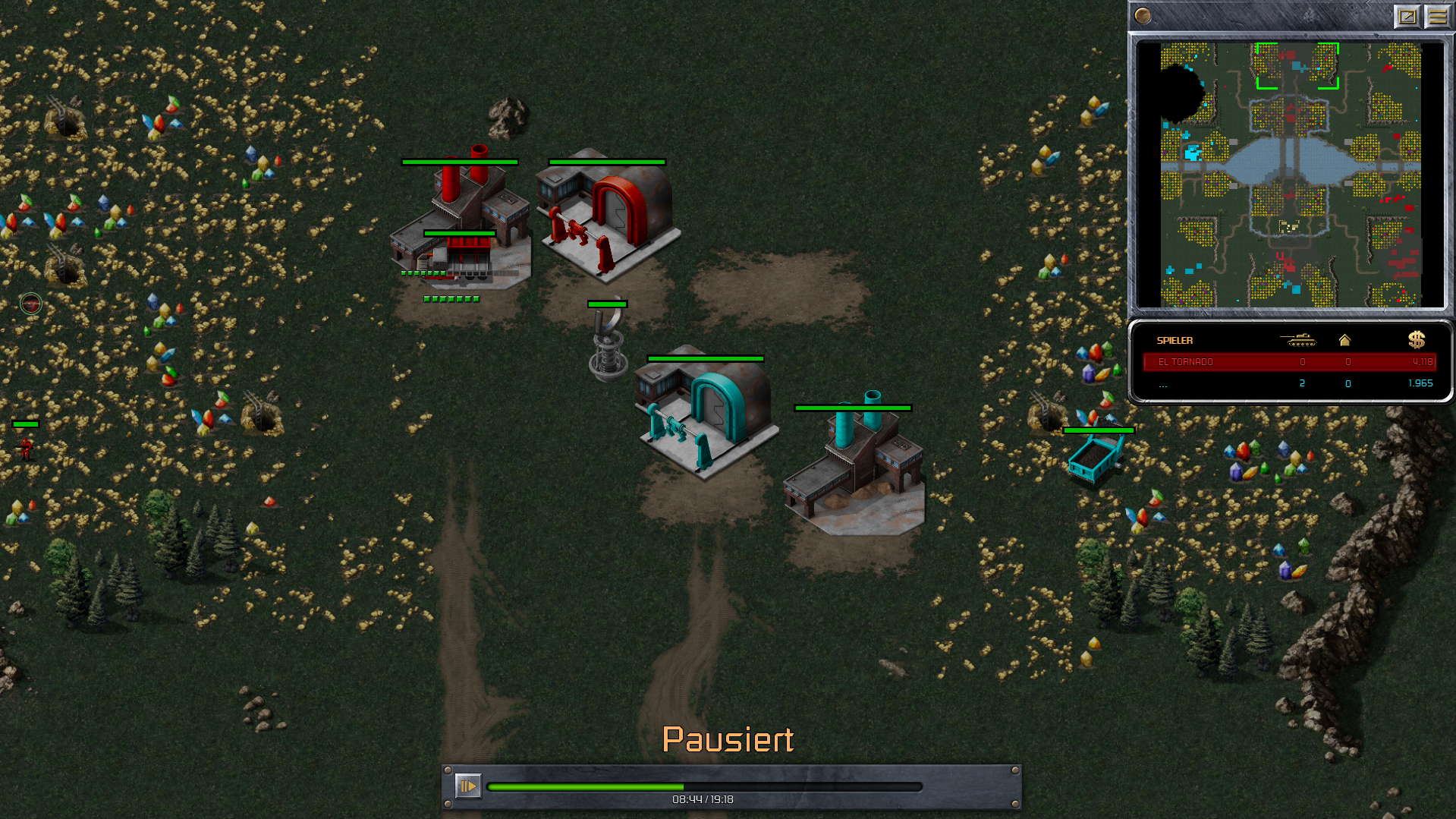1456x819 pixels.
Task: Select the El Tornado player row
Action: (x=1289, y=362)
